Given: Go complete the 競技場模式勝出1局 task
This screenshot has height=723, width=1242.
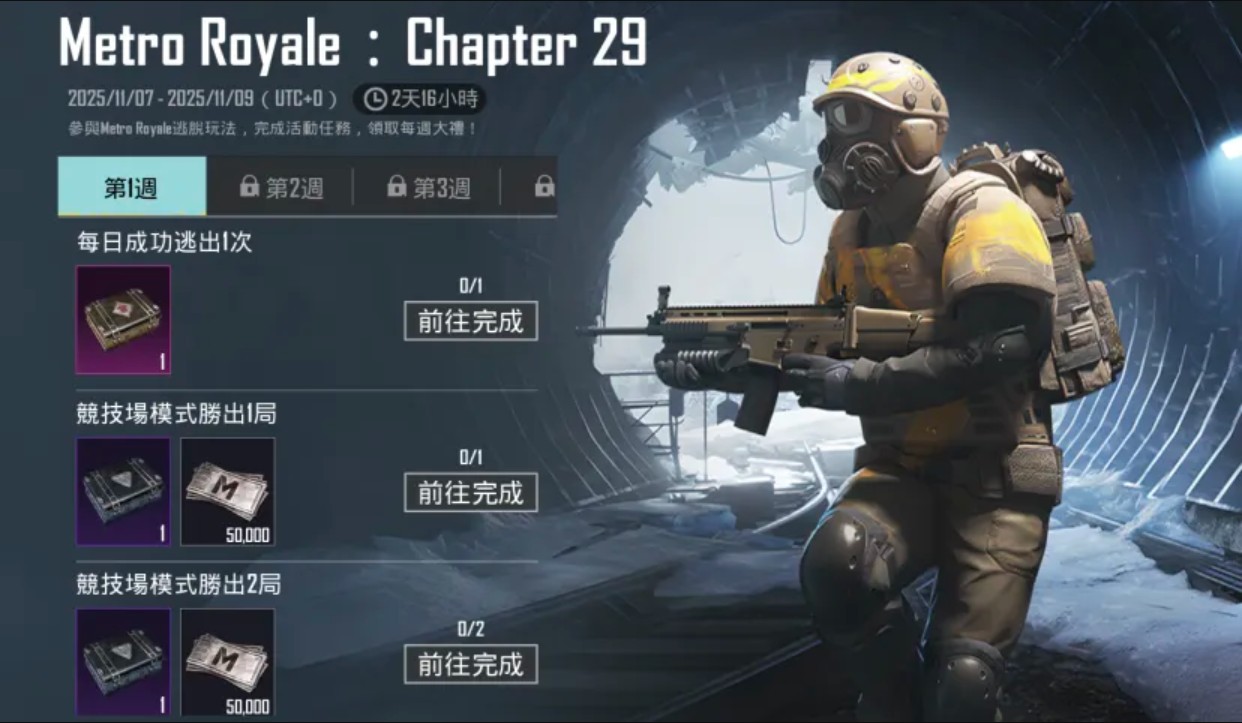Looking at the screenshot, I should [x=470, y=492].
